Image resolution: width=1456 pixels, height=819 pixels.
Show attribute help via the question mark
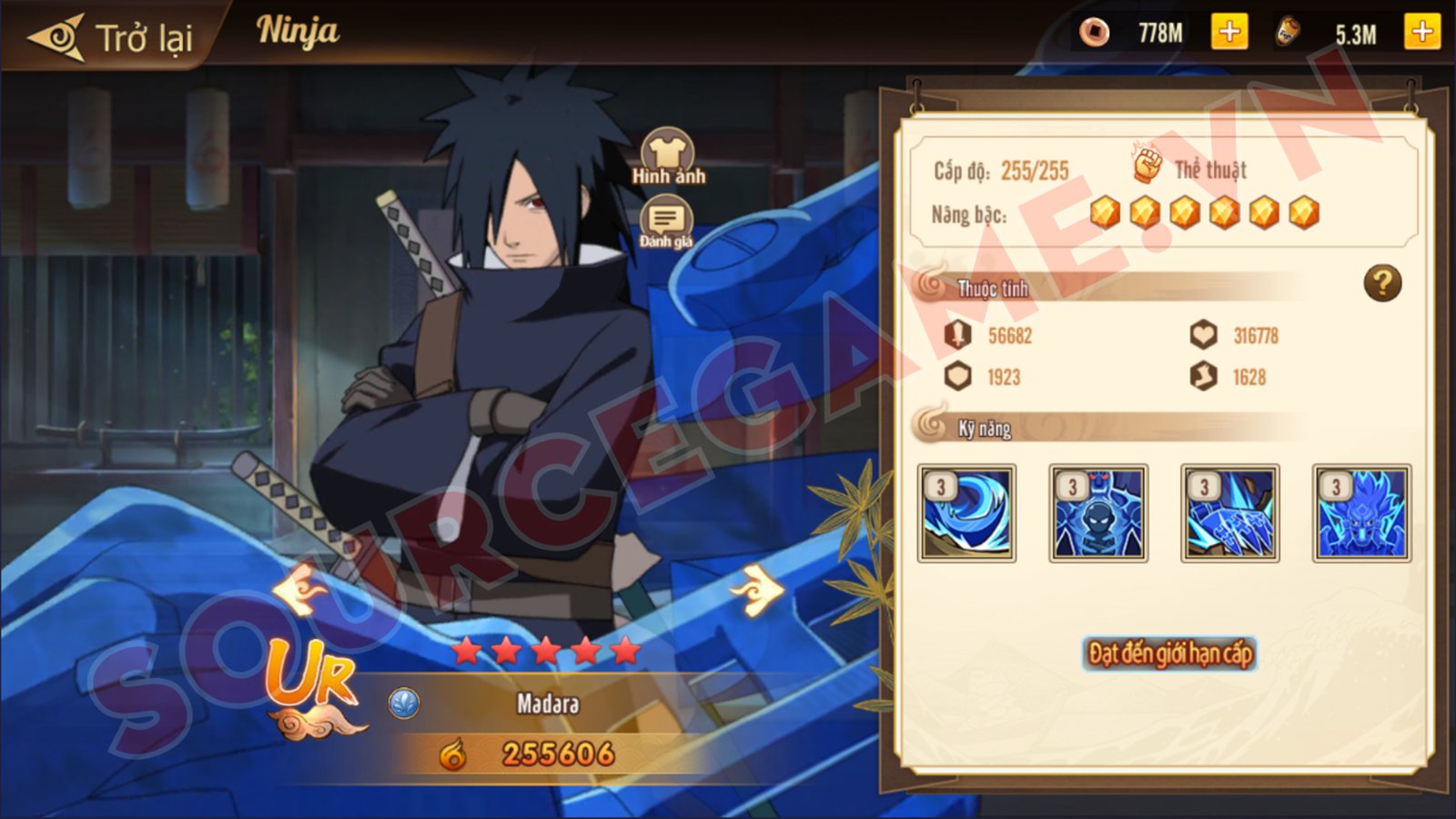[x=1381, y=283]
